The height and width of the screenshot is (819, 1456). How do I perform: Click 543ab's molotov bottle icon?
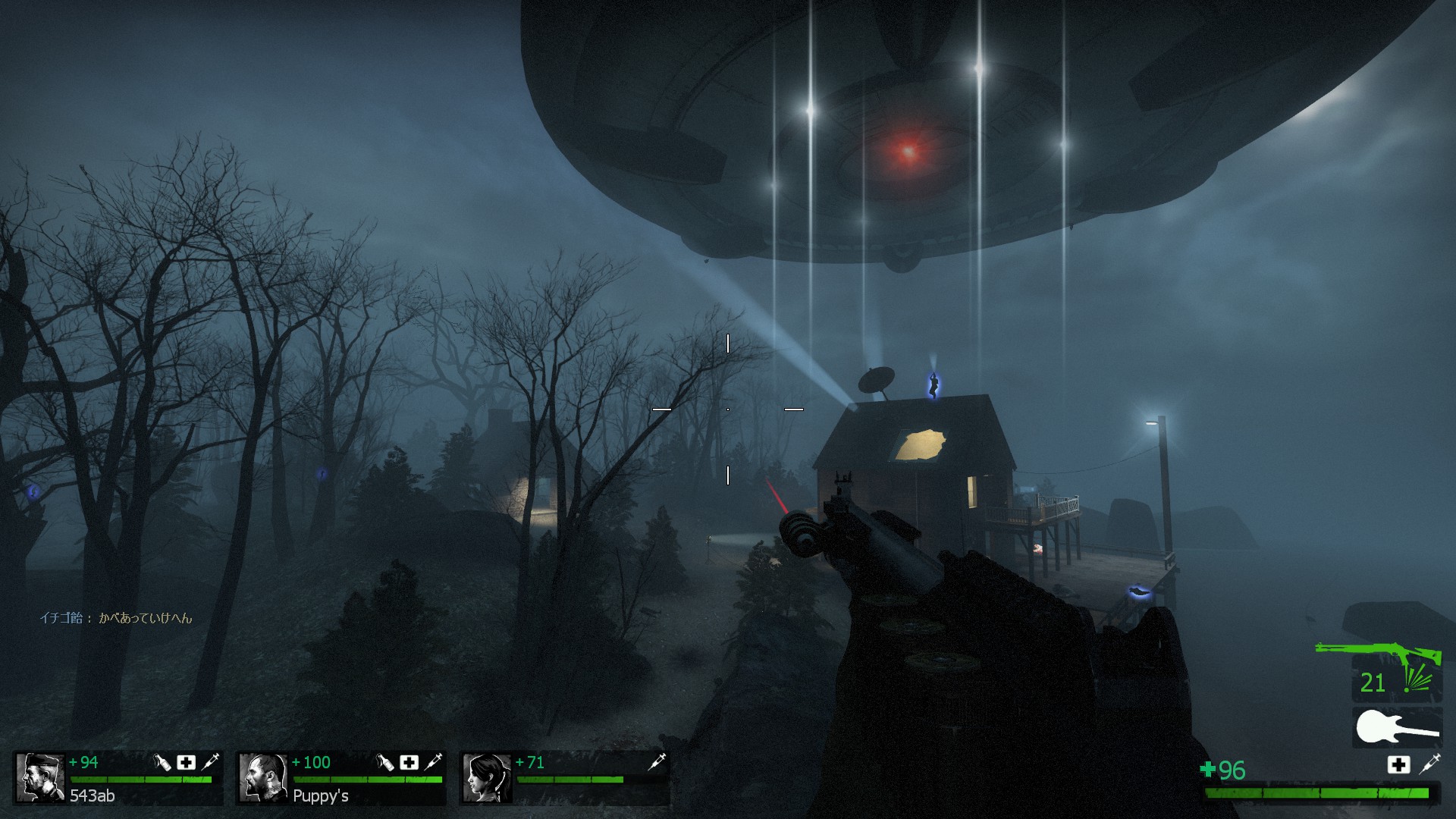pos(162,762)
